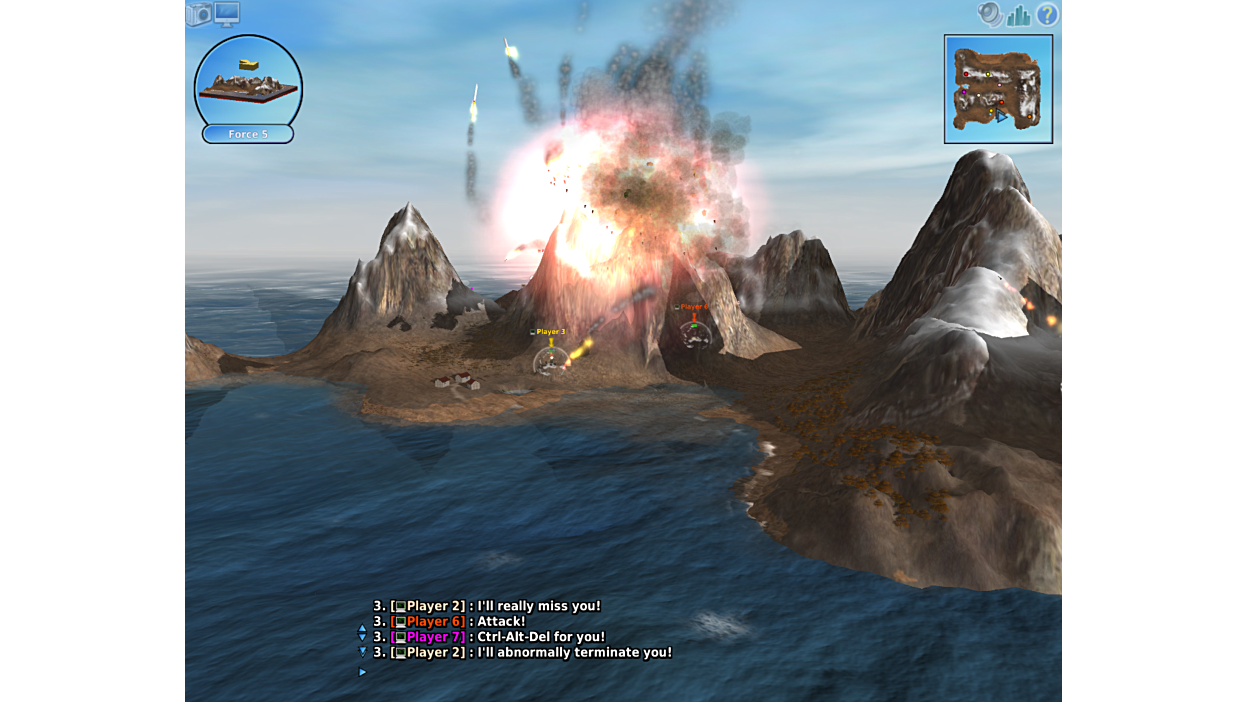Click the camera icon in the toolbar

[x=199, y=14]
